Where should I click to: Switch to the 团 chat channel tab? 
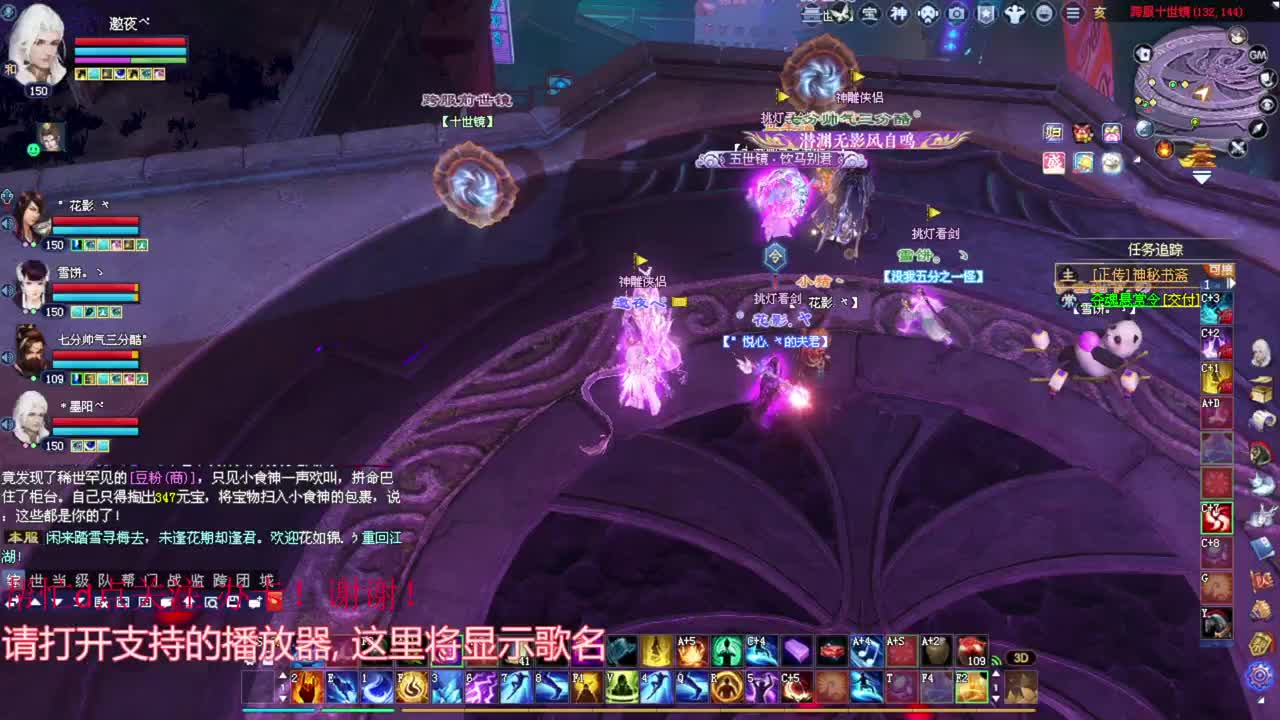(246, 577)
